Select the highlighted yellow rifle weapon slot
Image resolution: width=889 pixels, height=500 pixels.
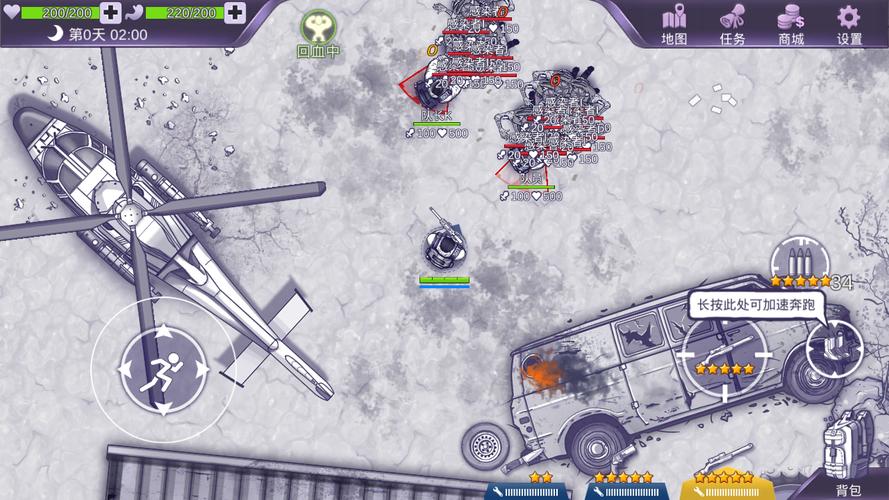click(725, 485)
